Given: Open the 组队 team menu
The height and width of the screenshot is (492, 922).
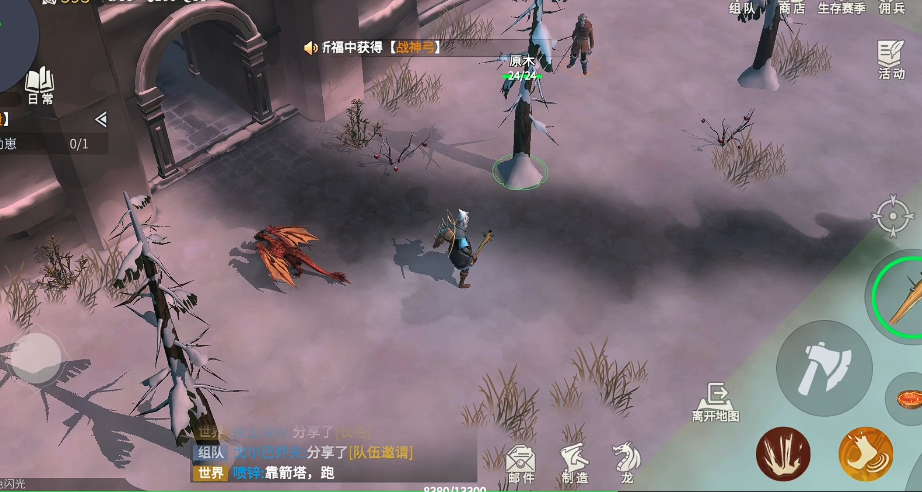Looking at the screenshot, I should (x=743, y=8).
